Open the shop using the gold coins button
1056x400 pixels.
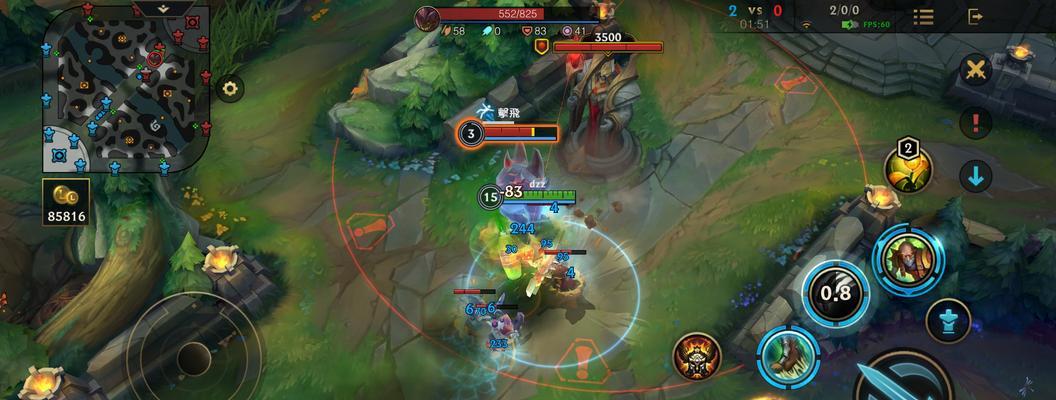point(66,200)
